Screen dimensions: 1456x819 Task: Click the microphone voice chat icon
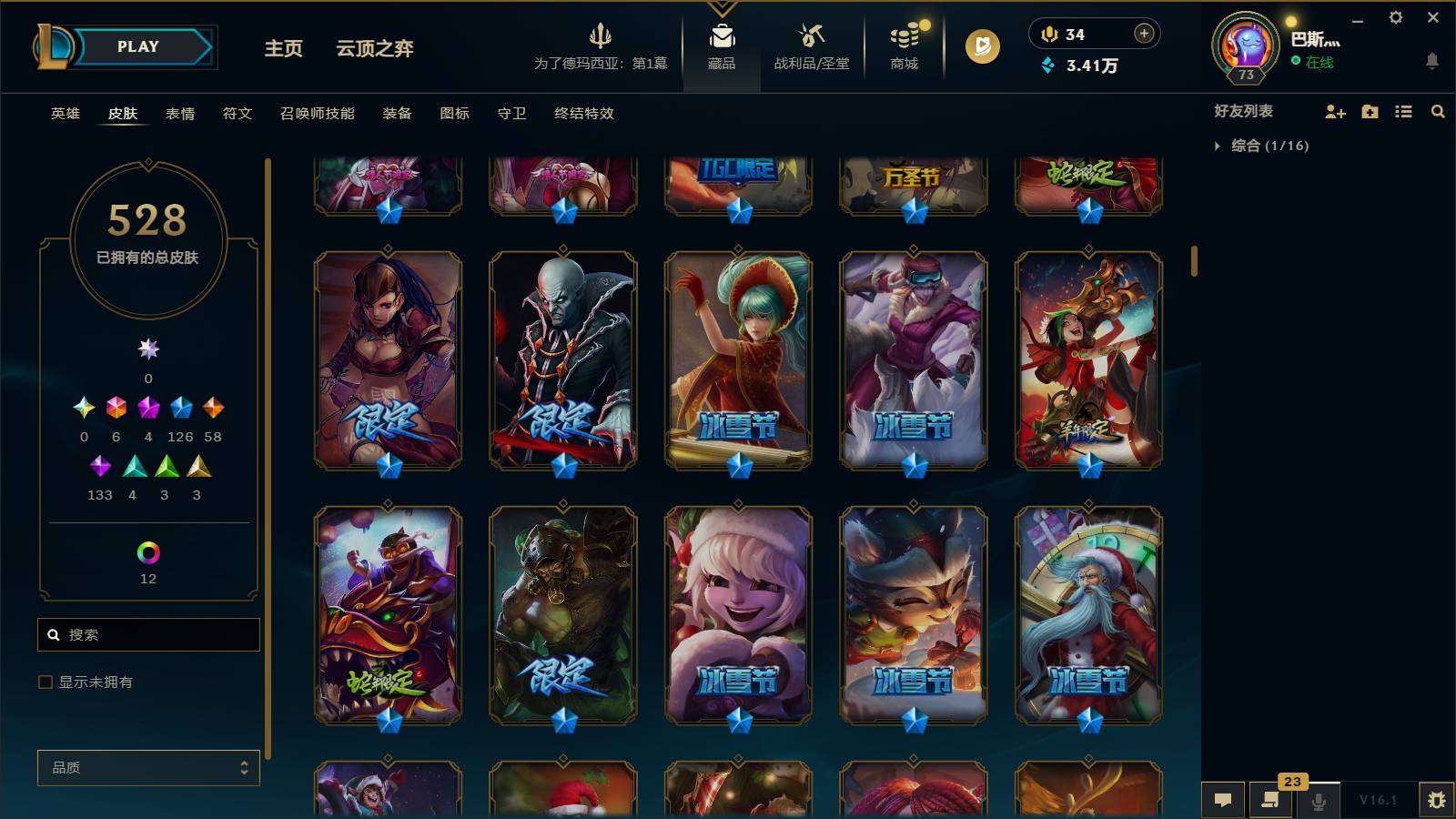point(1319,801)
